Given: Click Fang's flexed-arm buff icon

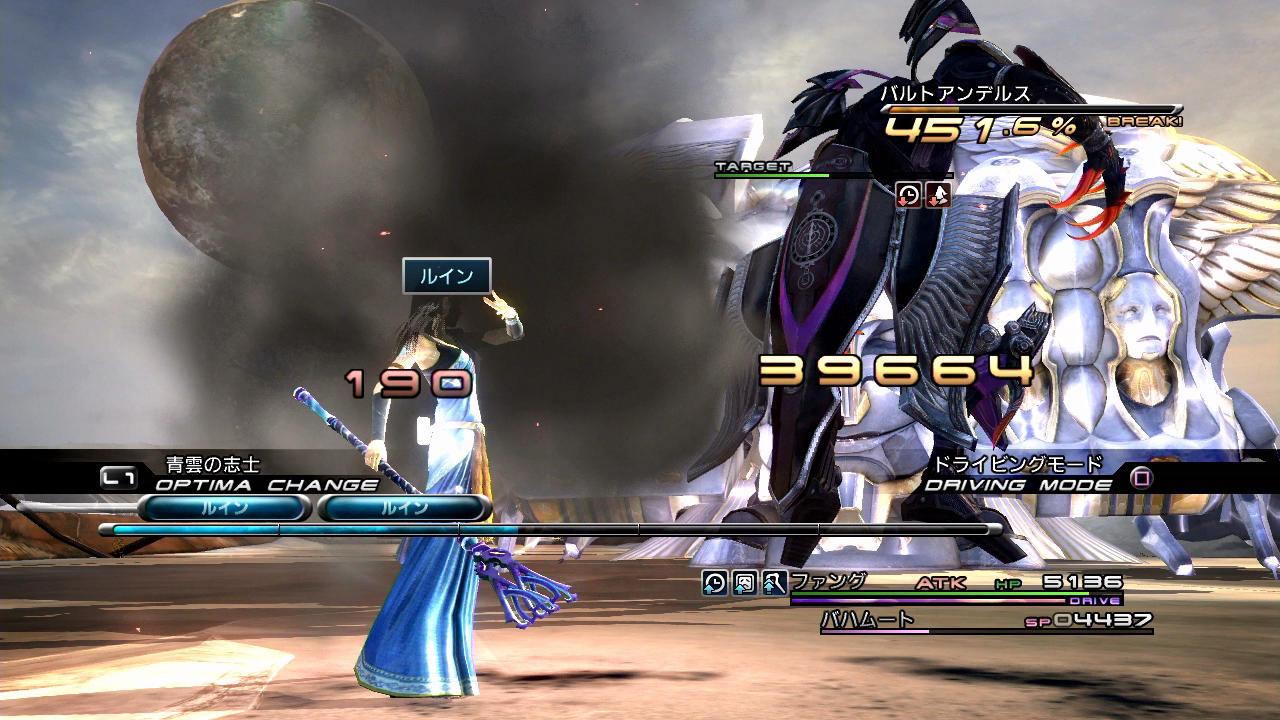Looking at the screenshot, I should (x=774, y=583).
